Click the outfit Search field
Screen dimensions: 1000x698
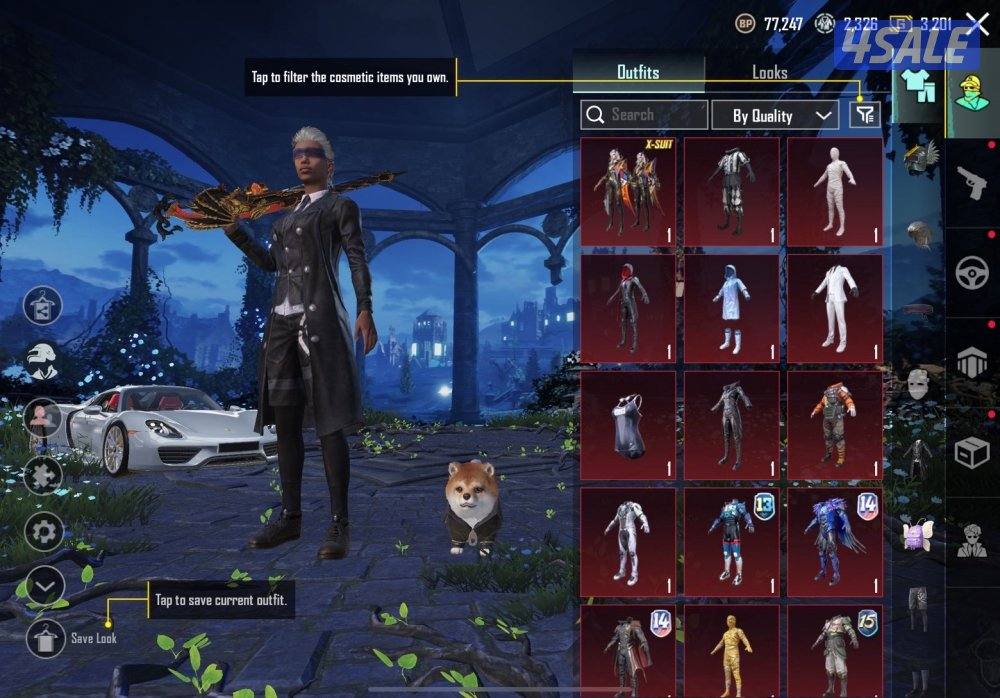coord(644,115)
